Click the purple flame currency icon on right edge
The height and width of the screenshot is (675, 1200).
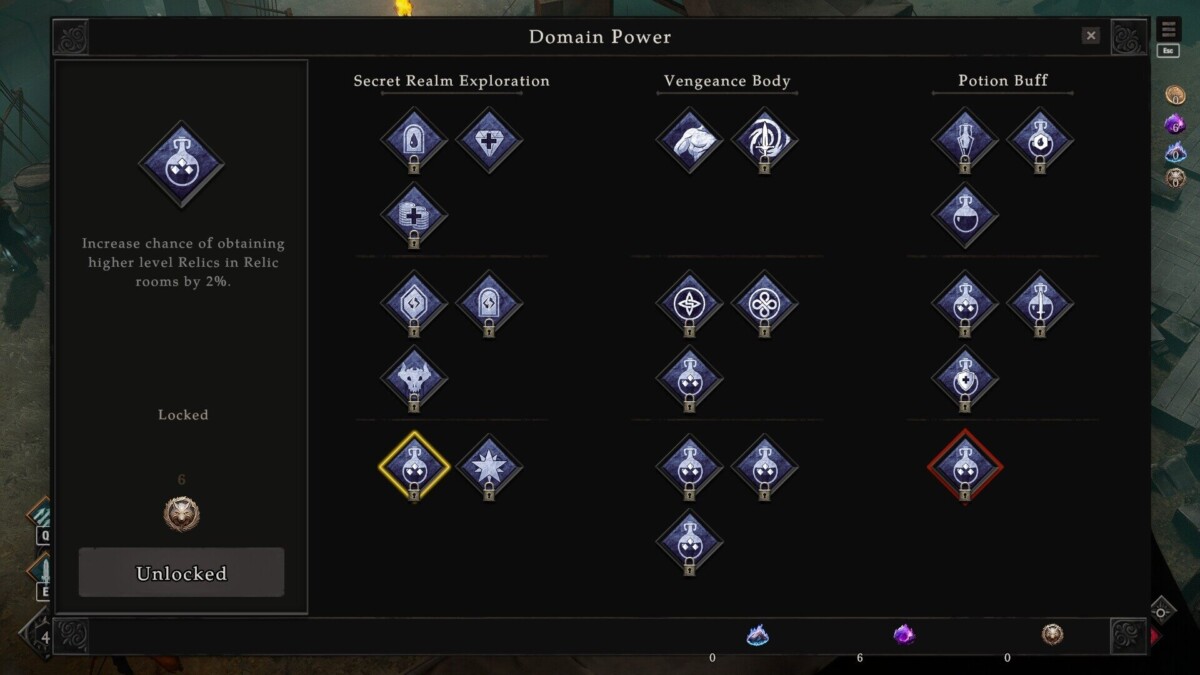(x=1175, y=124)
